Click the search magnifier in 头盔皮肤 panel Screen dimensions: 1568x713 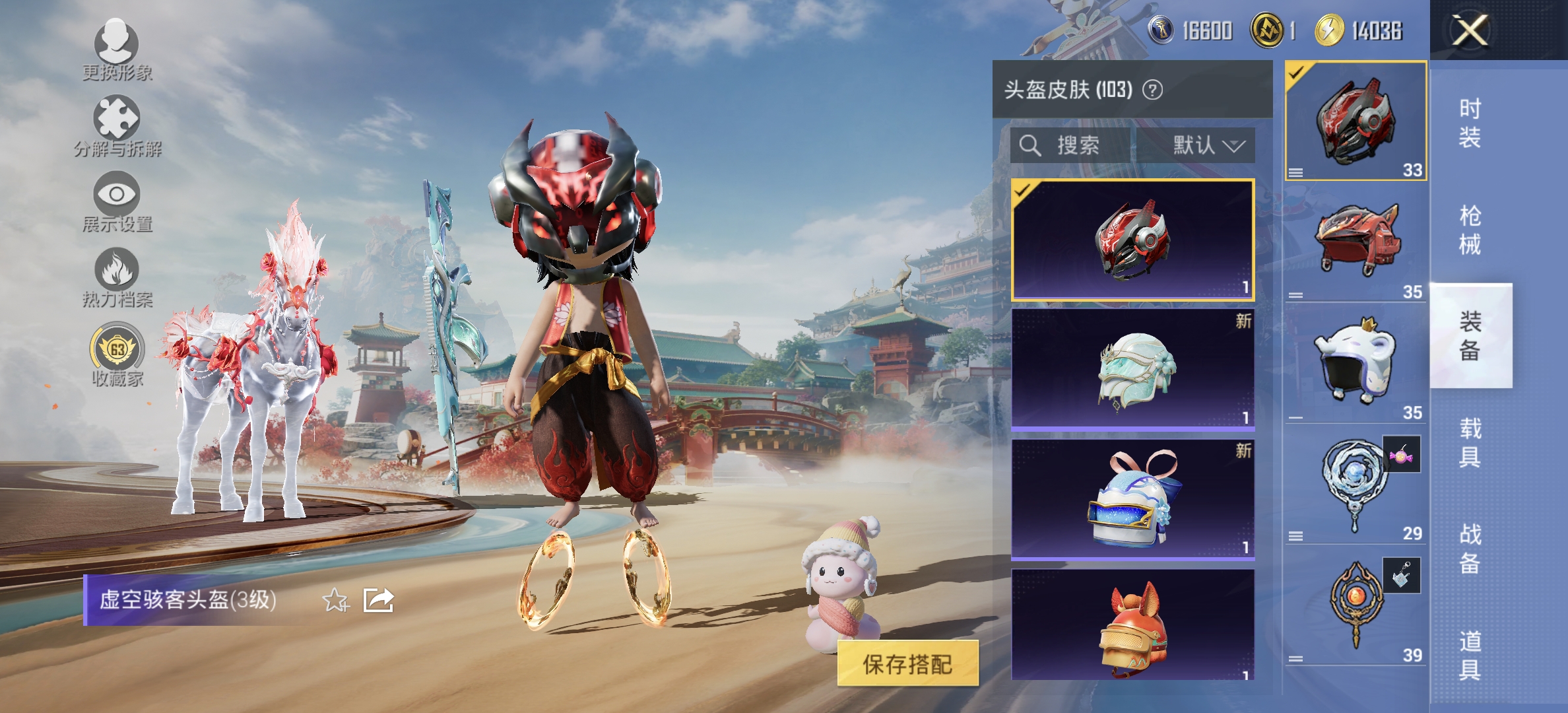1029,146
